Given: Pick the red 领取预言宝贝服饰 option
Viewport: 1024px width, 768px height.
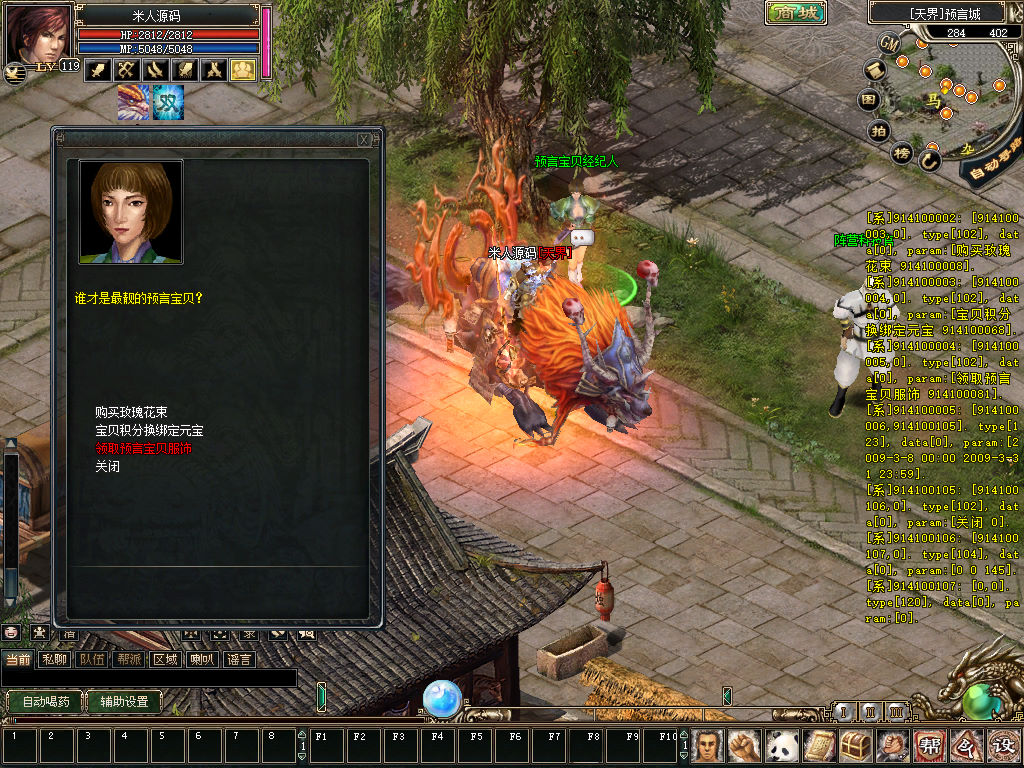Looking at the screenshot, I should pos(143,448).
